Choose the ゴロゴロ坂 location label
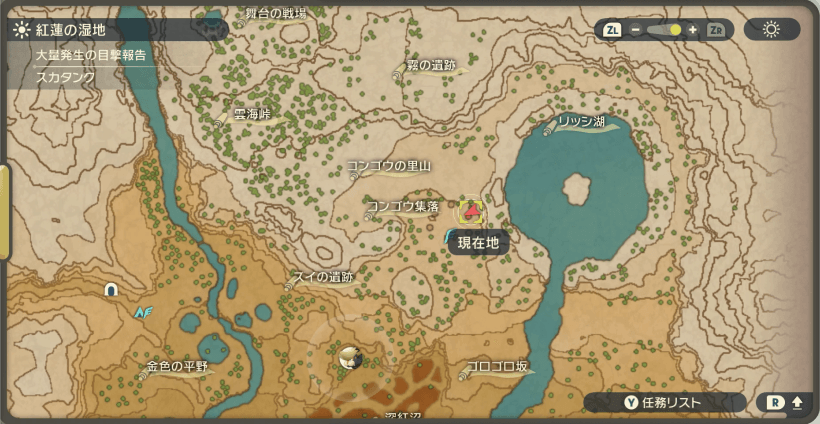The image size is (820, 424). (x=497, y=367)
